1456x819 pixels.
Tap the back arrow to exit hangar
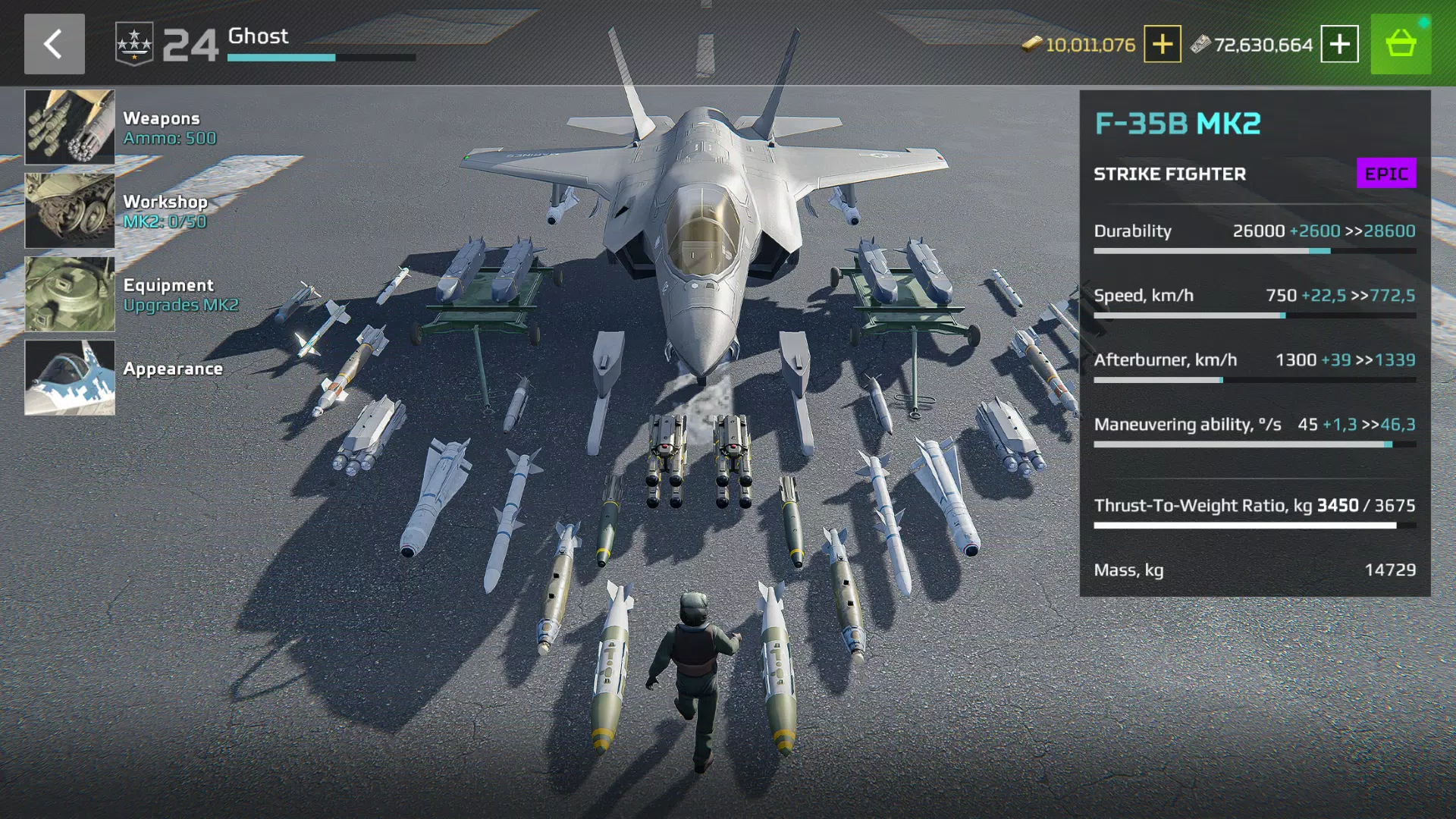pos(53,43)
